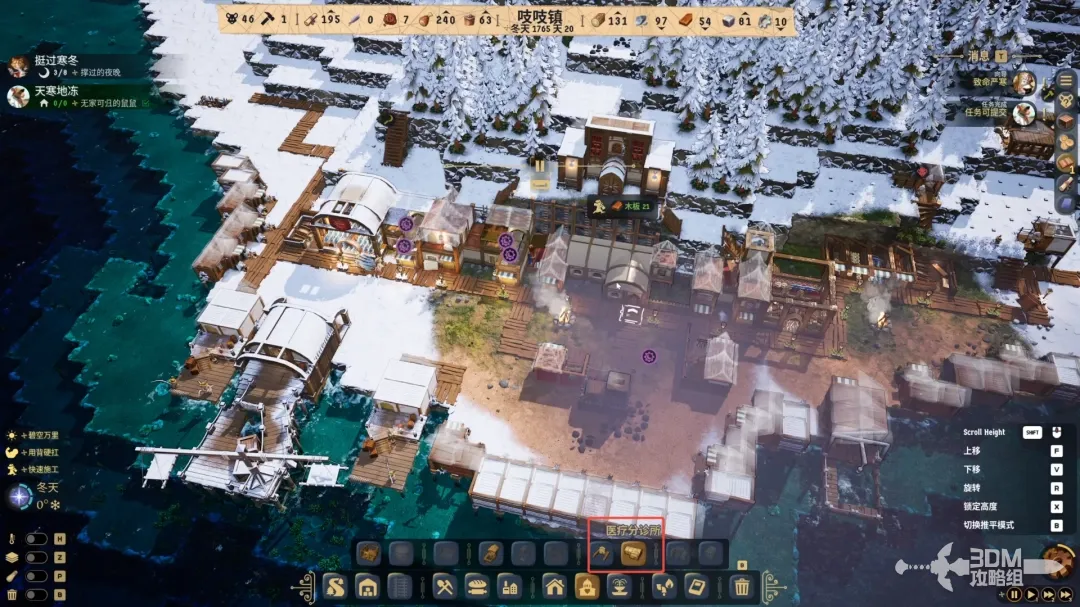The image size is (1080, 607).
Task: Choose the bread food category
Action: pyautogui.click(x=478, y=586)
